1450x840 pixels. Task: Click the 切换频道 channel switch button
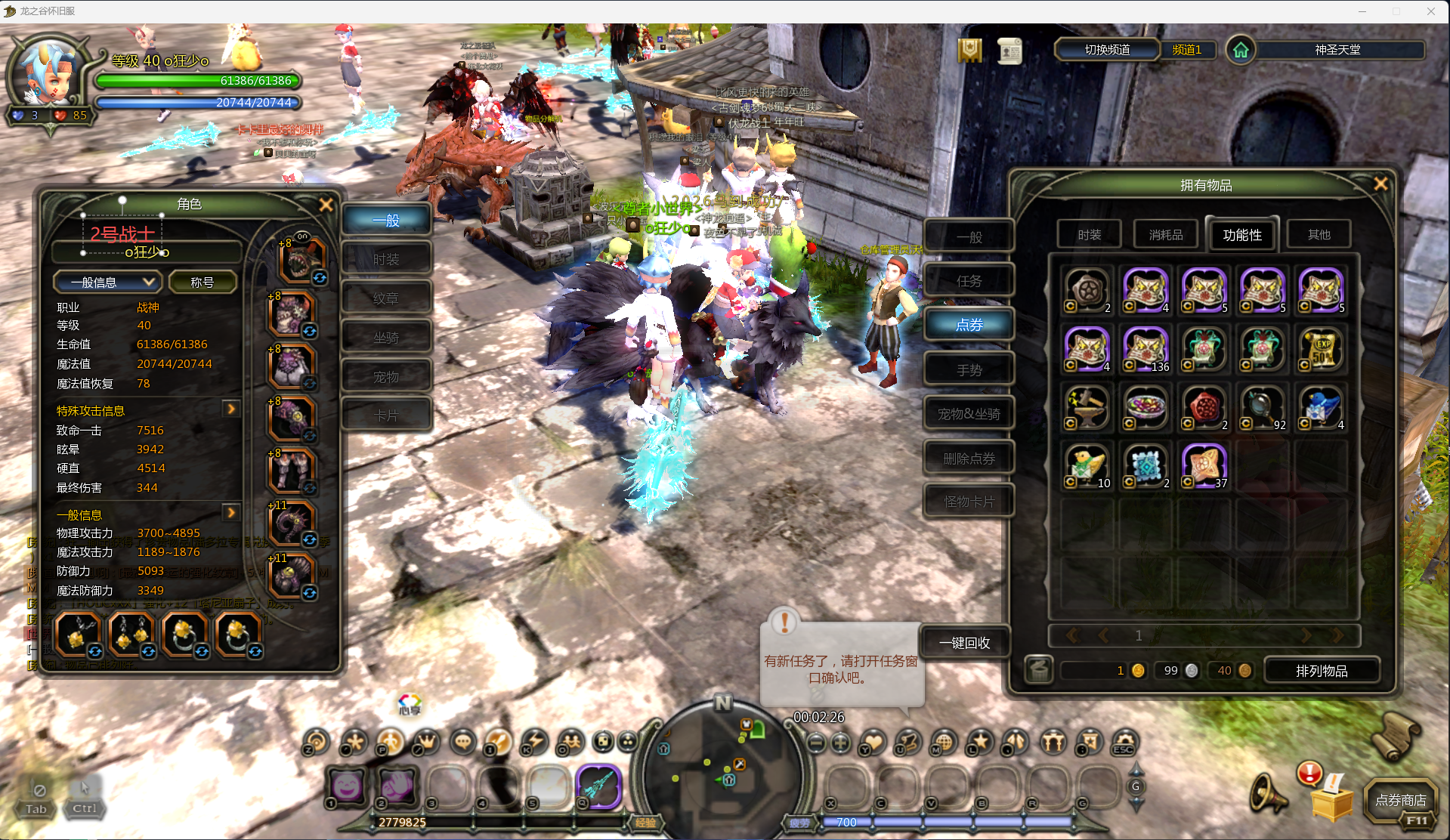coord(1107,50)
